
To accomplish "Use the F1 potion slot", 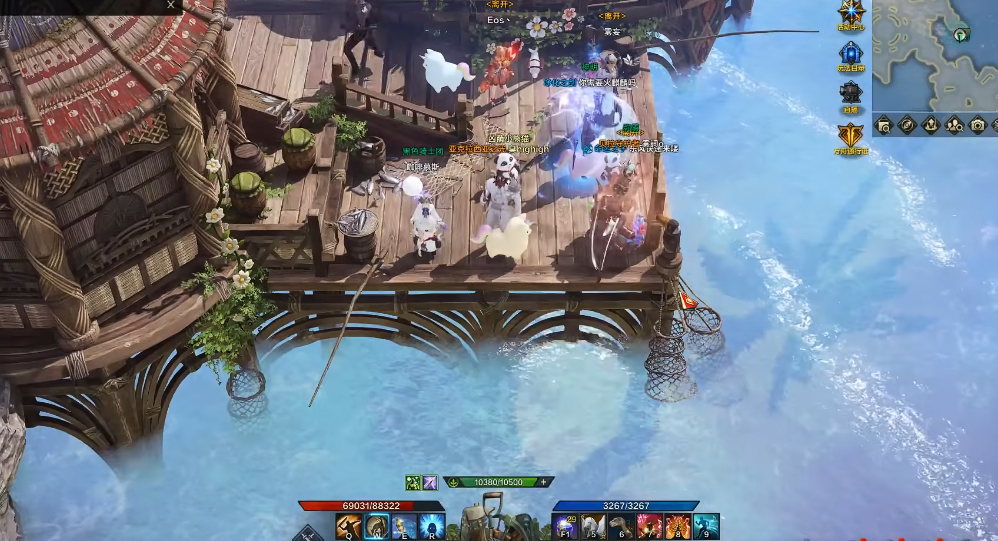I will click(x=566, y=526).
